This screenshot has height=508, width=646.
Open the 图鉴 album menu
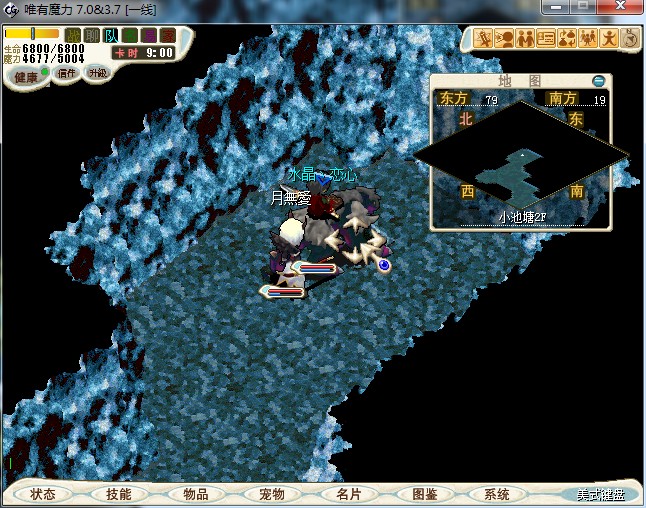coord(423,494)
